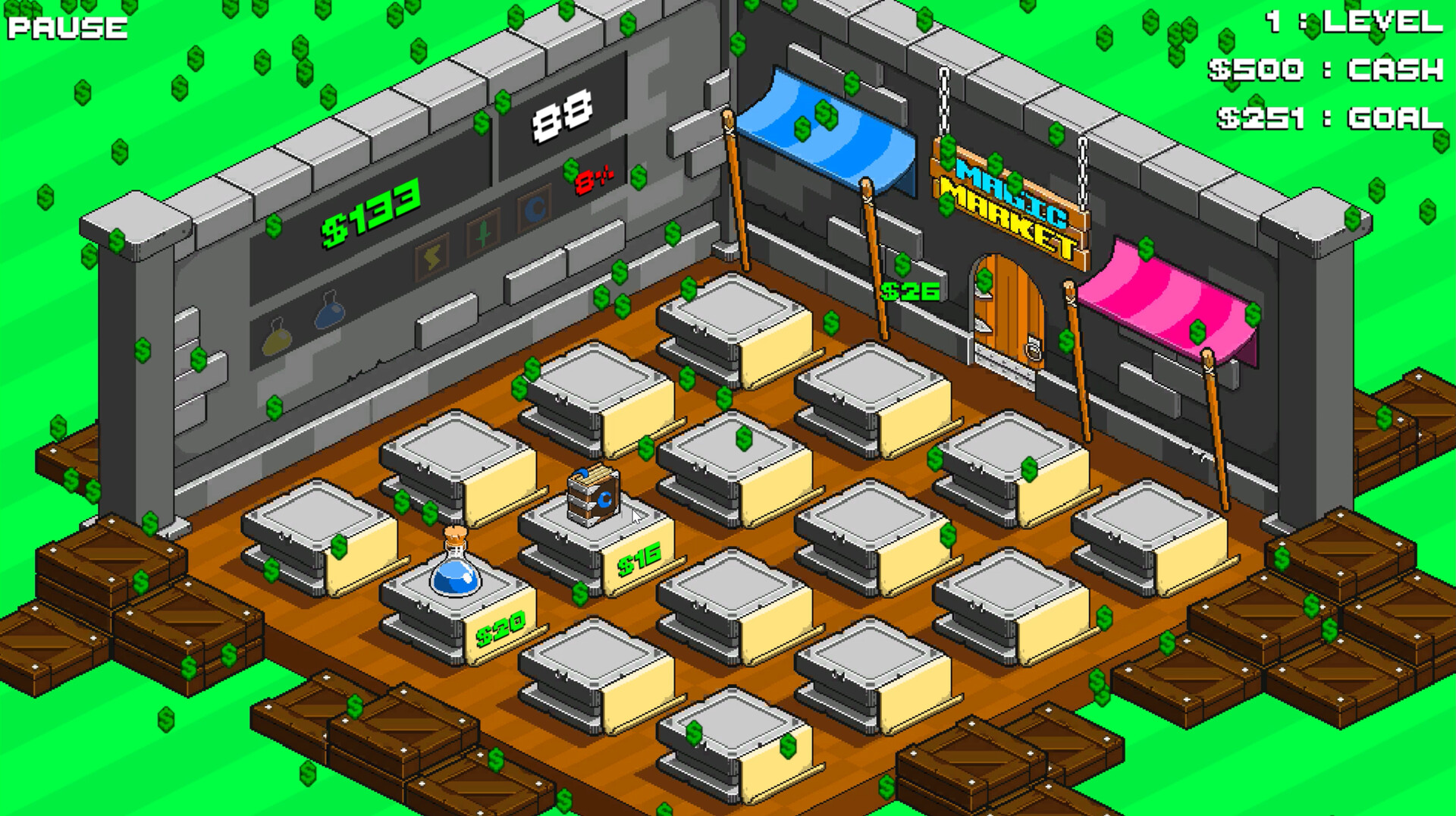1456x816 pixels.
Task: Click the green plant frame on the display wall
Action: click(482, 234)
